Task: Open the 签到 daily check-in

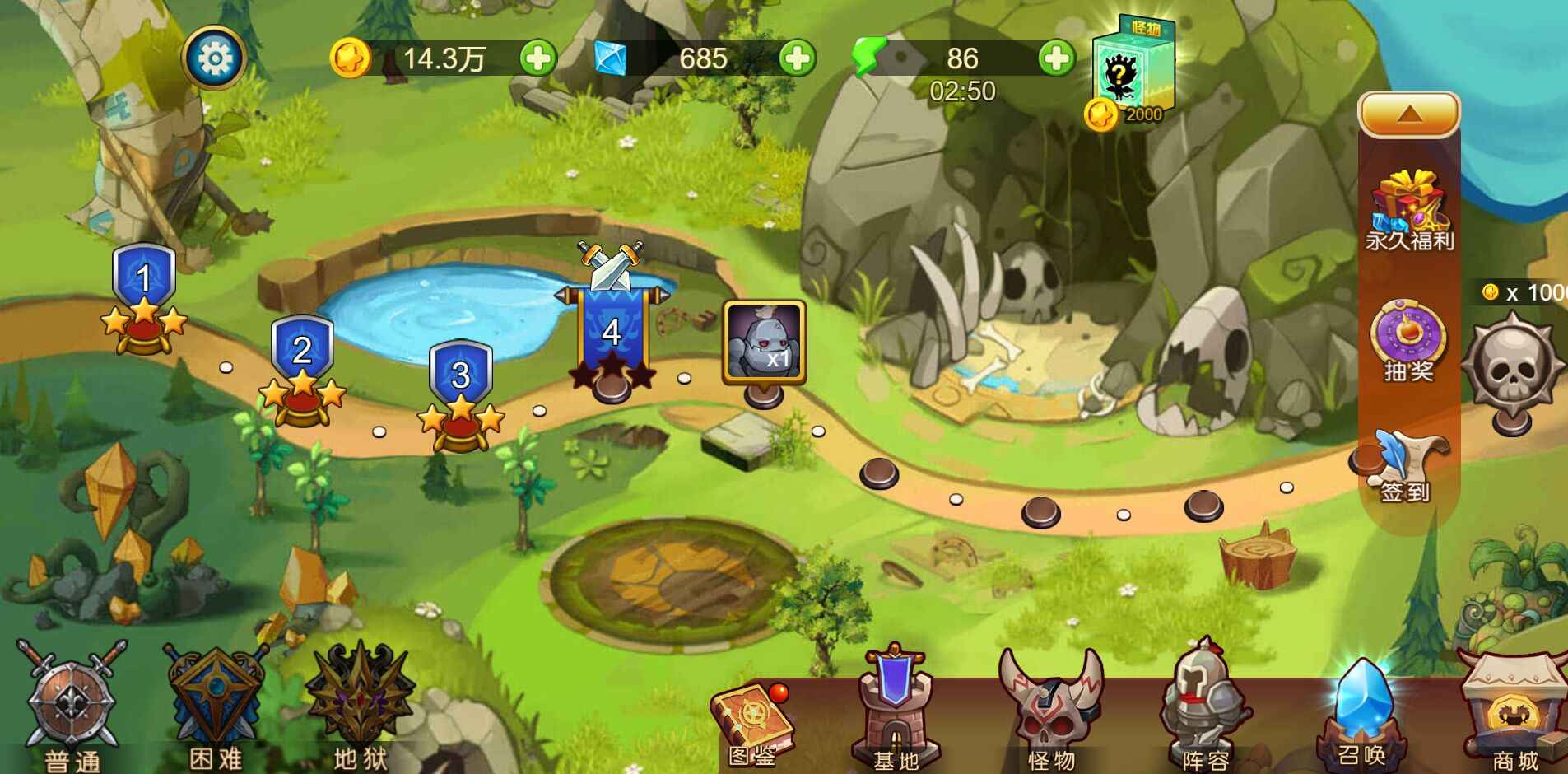Action: (1408, 465)
